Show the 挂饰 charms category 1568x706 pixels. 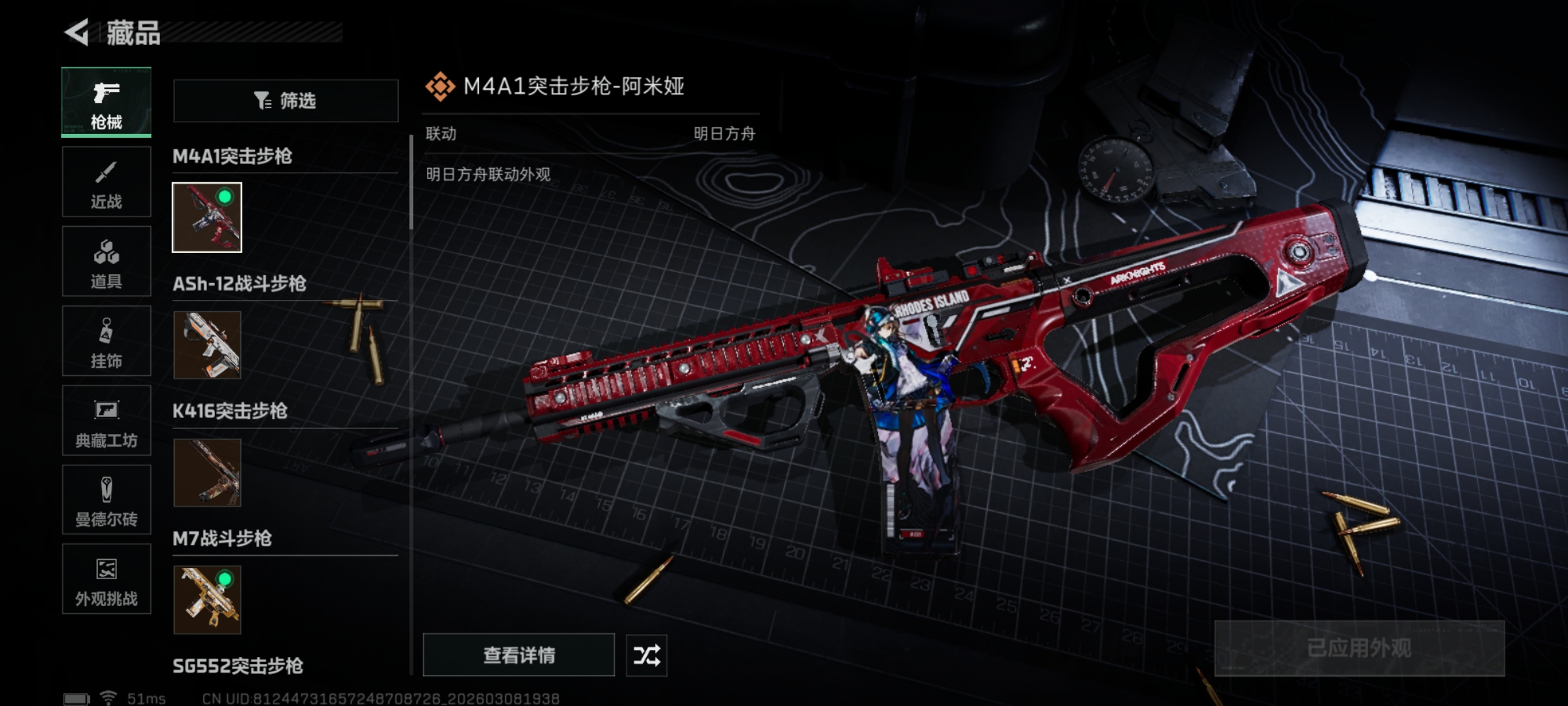(106, 341)
